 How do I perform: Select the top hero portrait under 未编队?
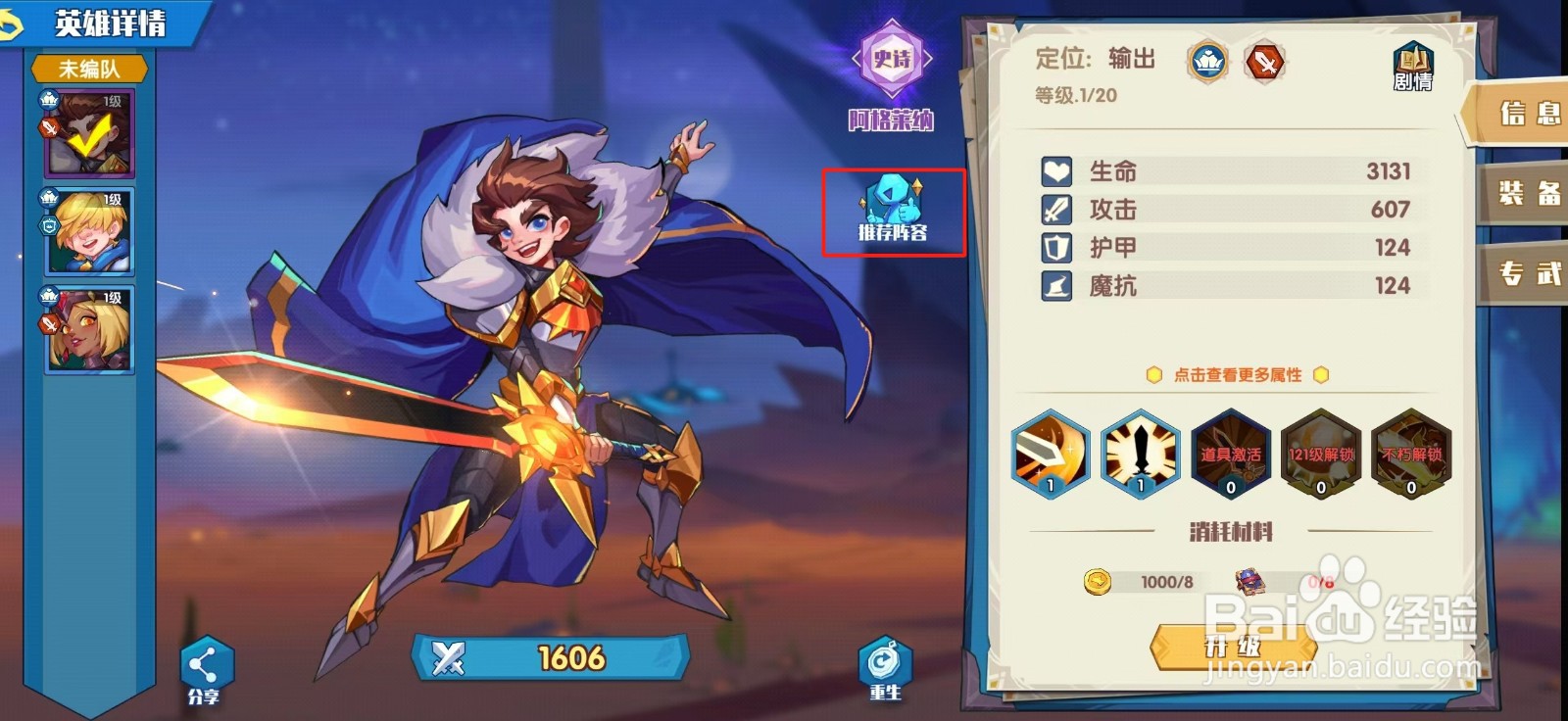[x=88, y=132]
